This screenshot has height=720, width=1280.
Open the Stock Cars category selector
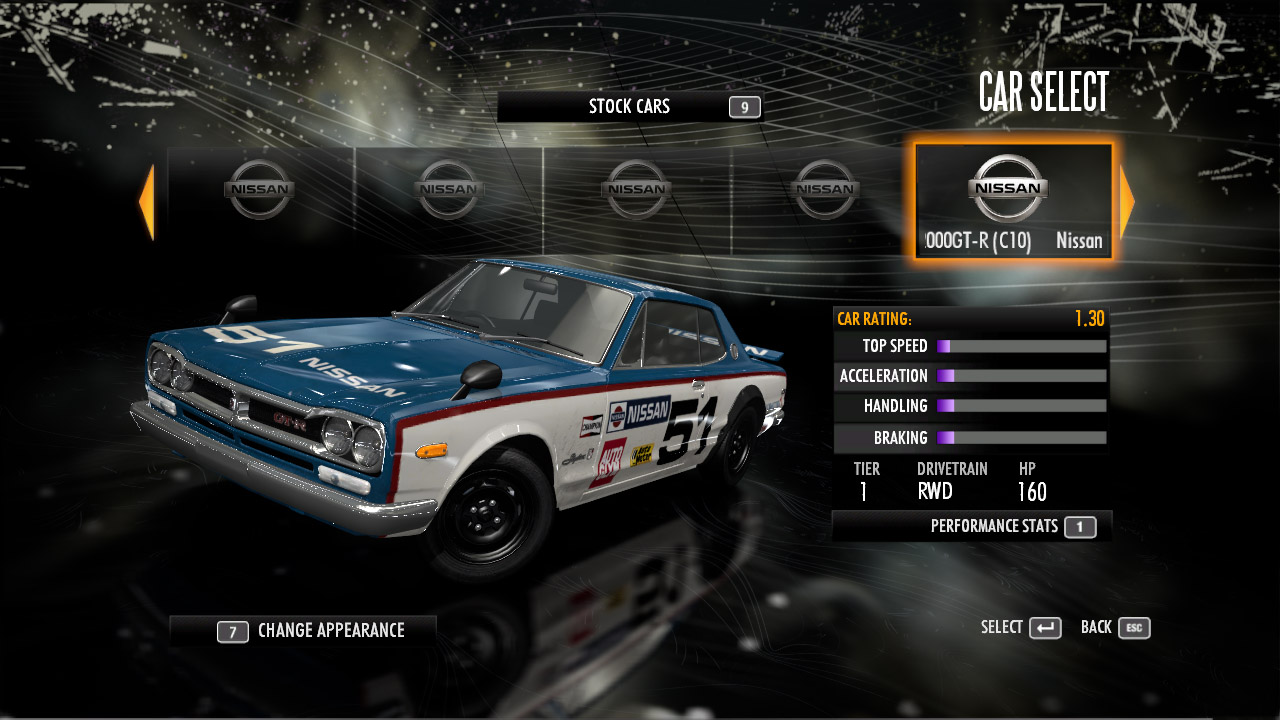630,107
